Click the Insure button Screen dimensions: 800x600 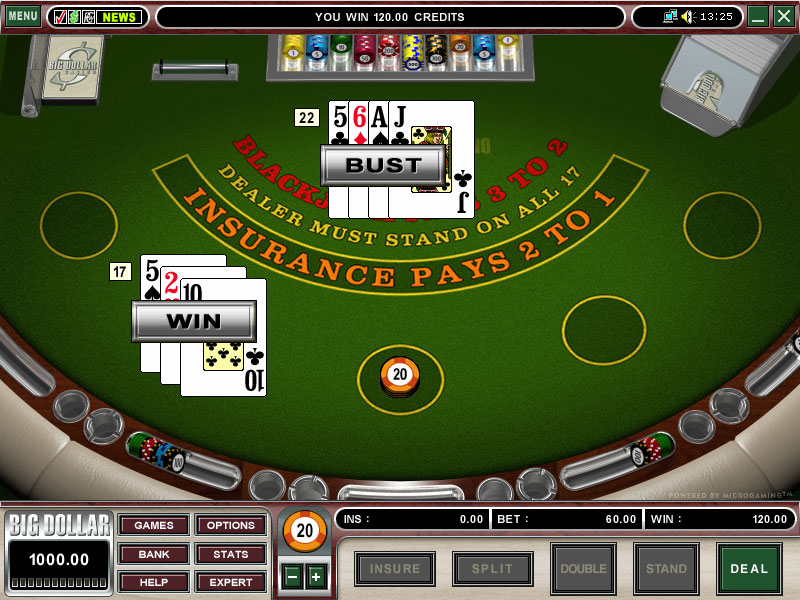395,569
